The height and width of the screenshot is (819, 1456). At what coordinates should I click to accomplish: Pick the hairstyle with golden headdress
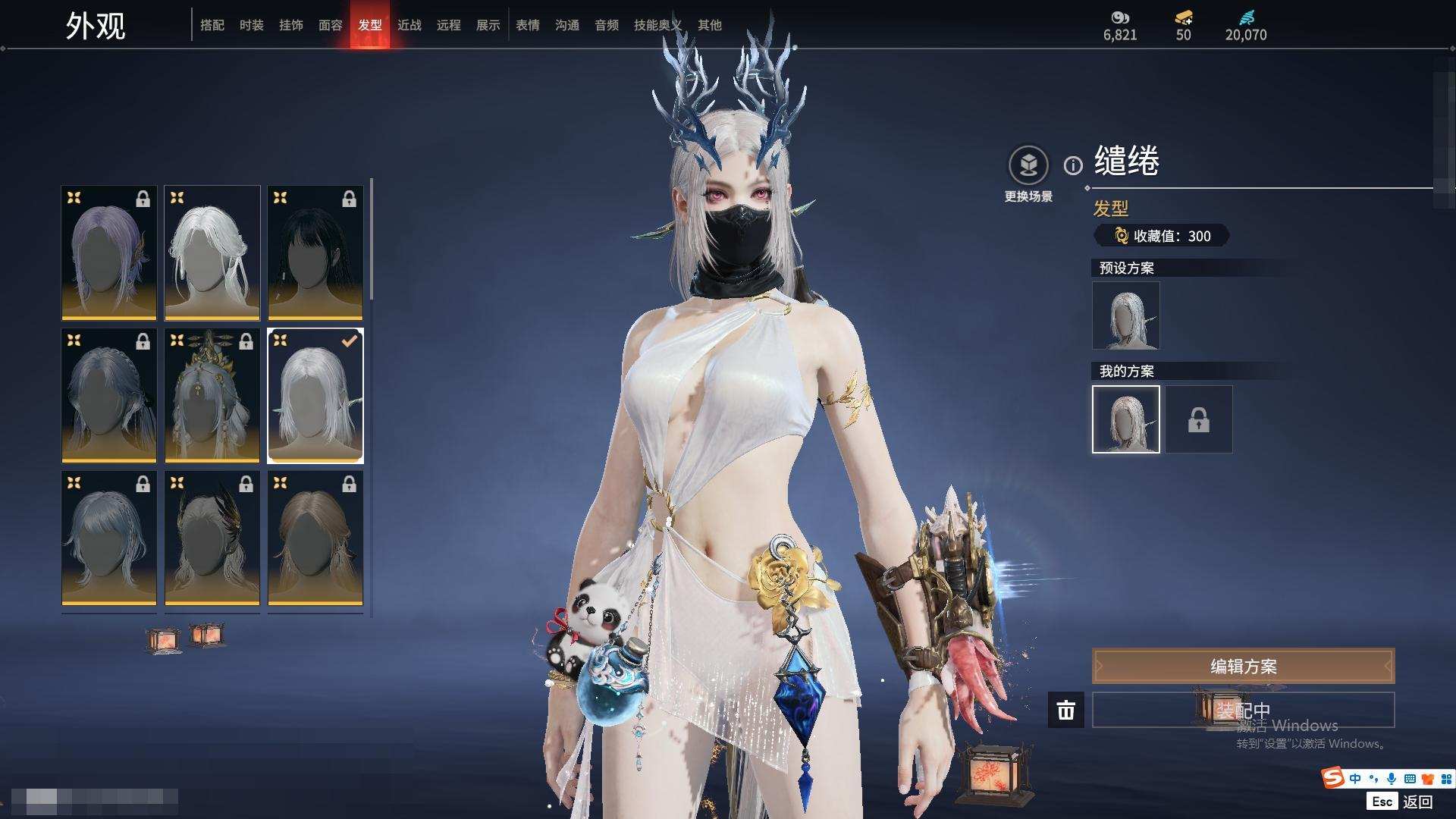coord(212,395)
